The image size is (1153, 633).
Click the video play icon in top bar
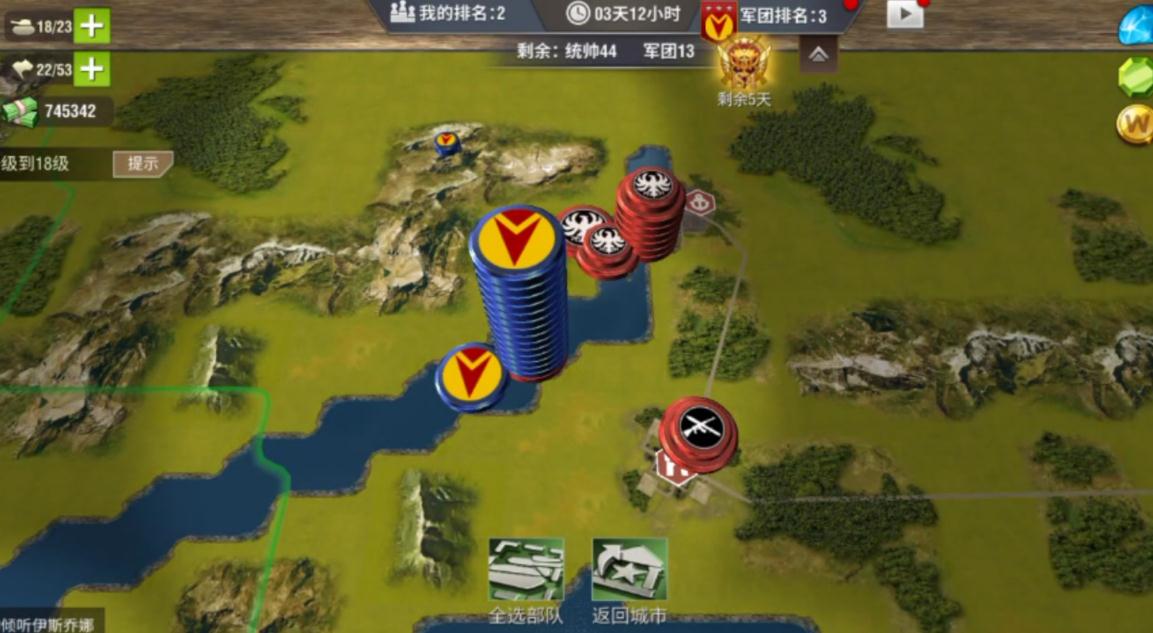click(904, 14)
